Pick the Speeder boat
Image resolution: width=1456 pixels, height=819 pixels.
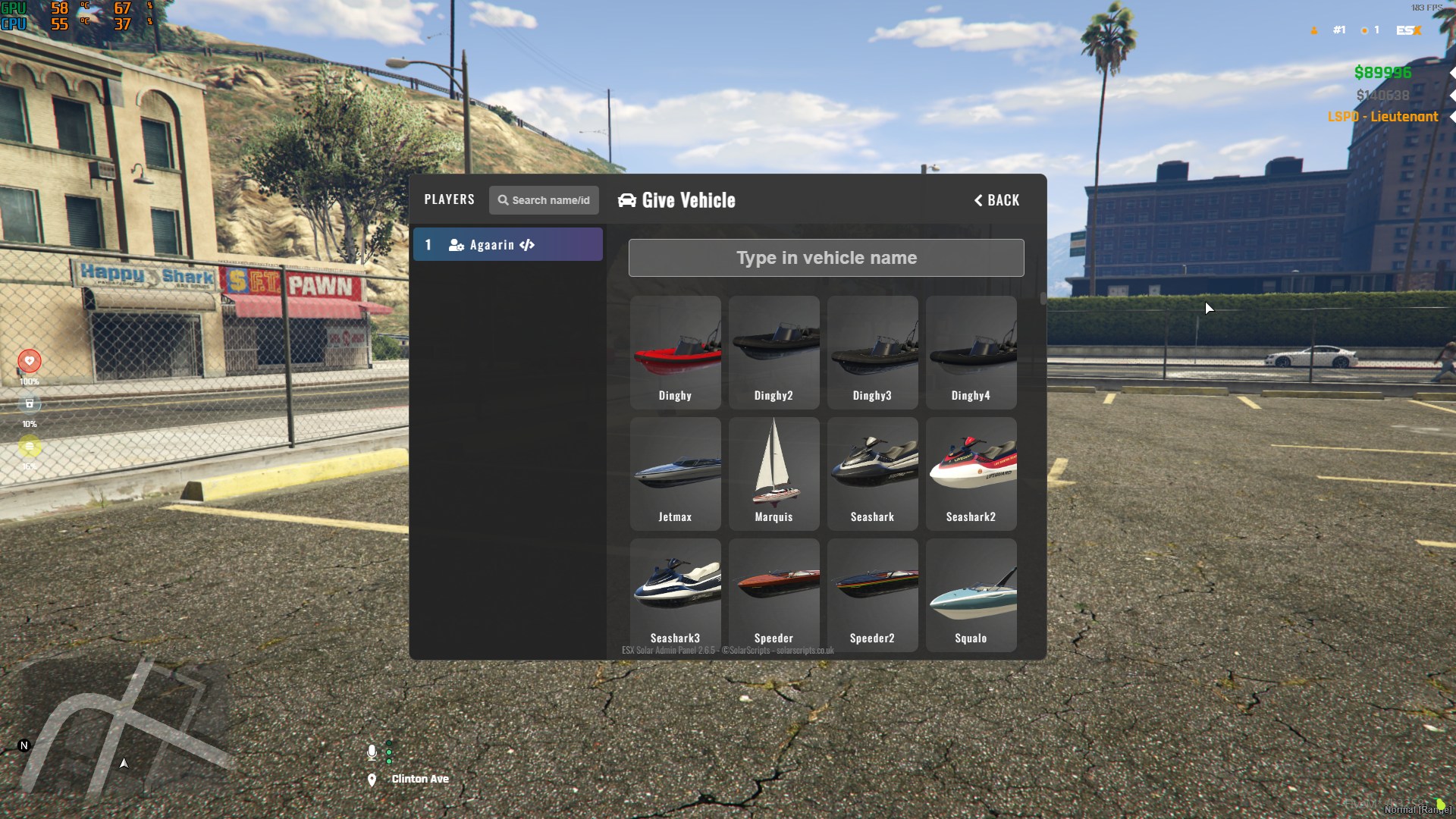(773, 595)
